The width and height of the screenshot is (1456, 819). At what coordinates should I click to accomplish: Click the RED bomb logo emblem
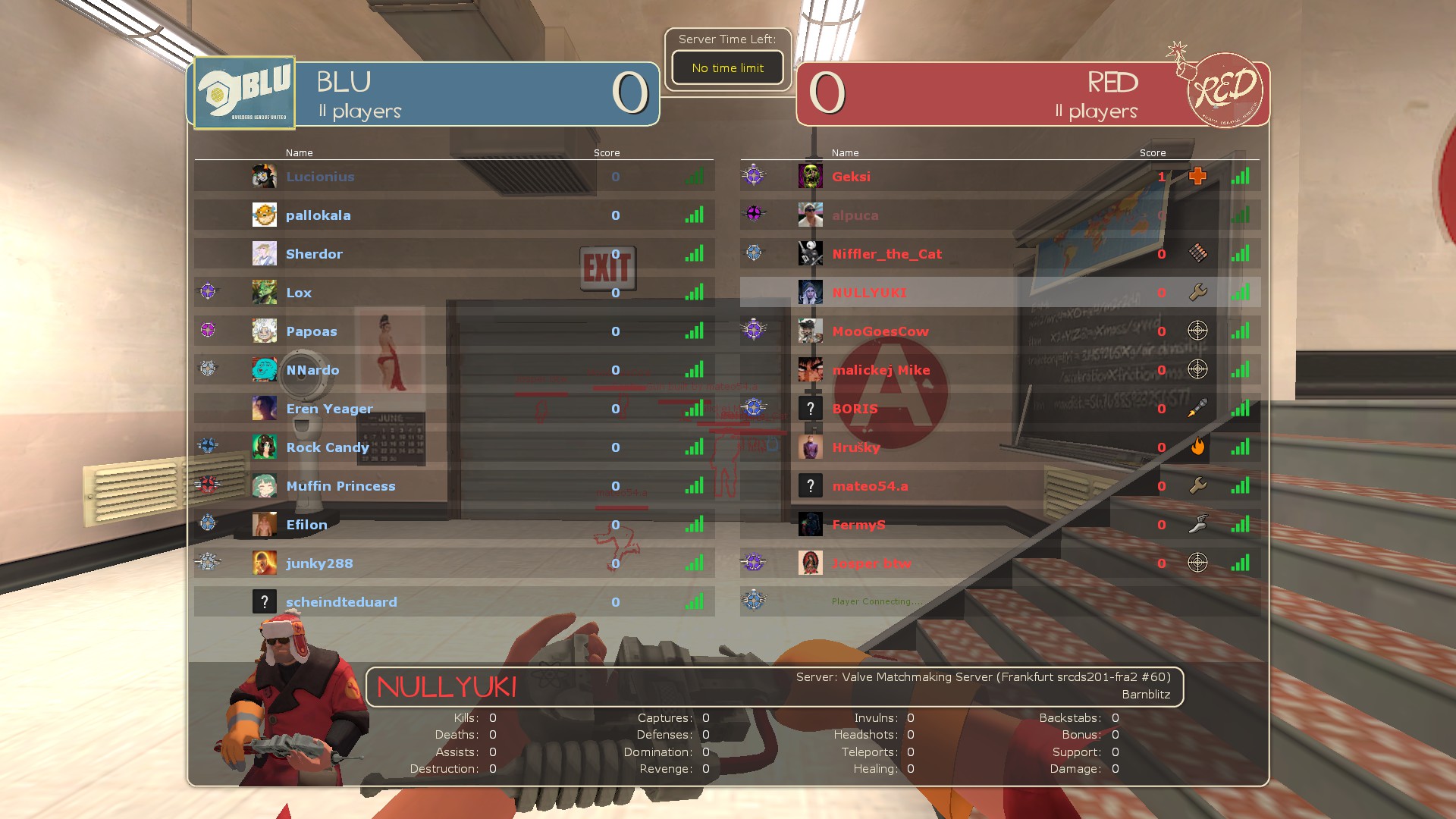tap(1226, 89)
